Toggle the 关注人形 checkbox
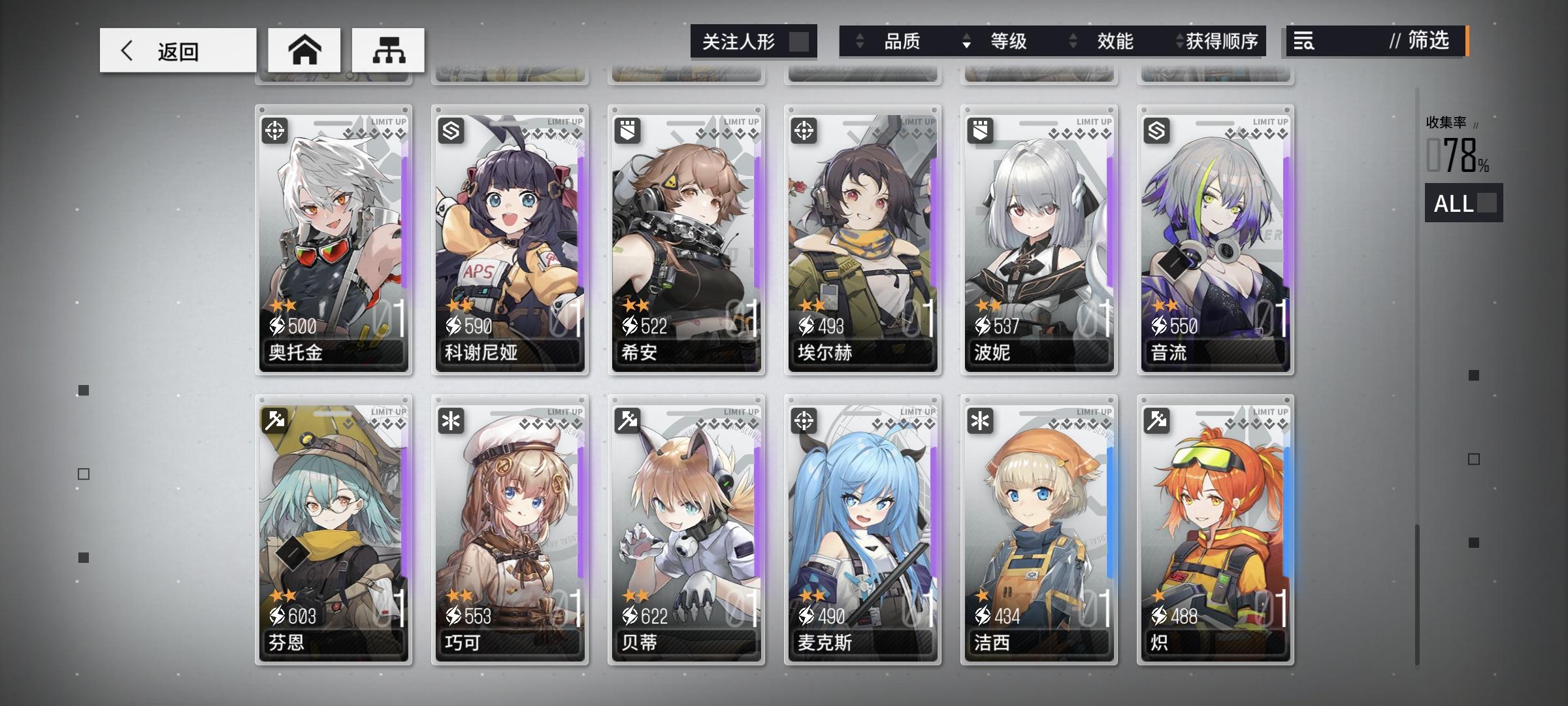This screenshot has height=706, width=1568. tap(800, 41)
